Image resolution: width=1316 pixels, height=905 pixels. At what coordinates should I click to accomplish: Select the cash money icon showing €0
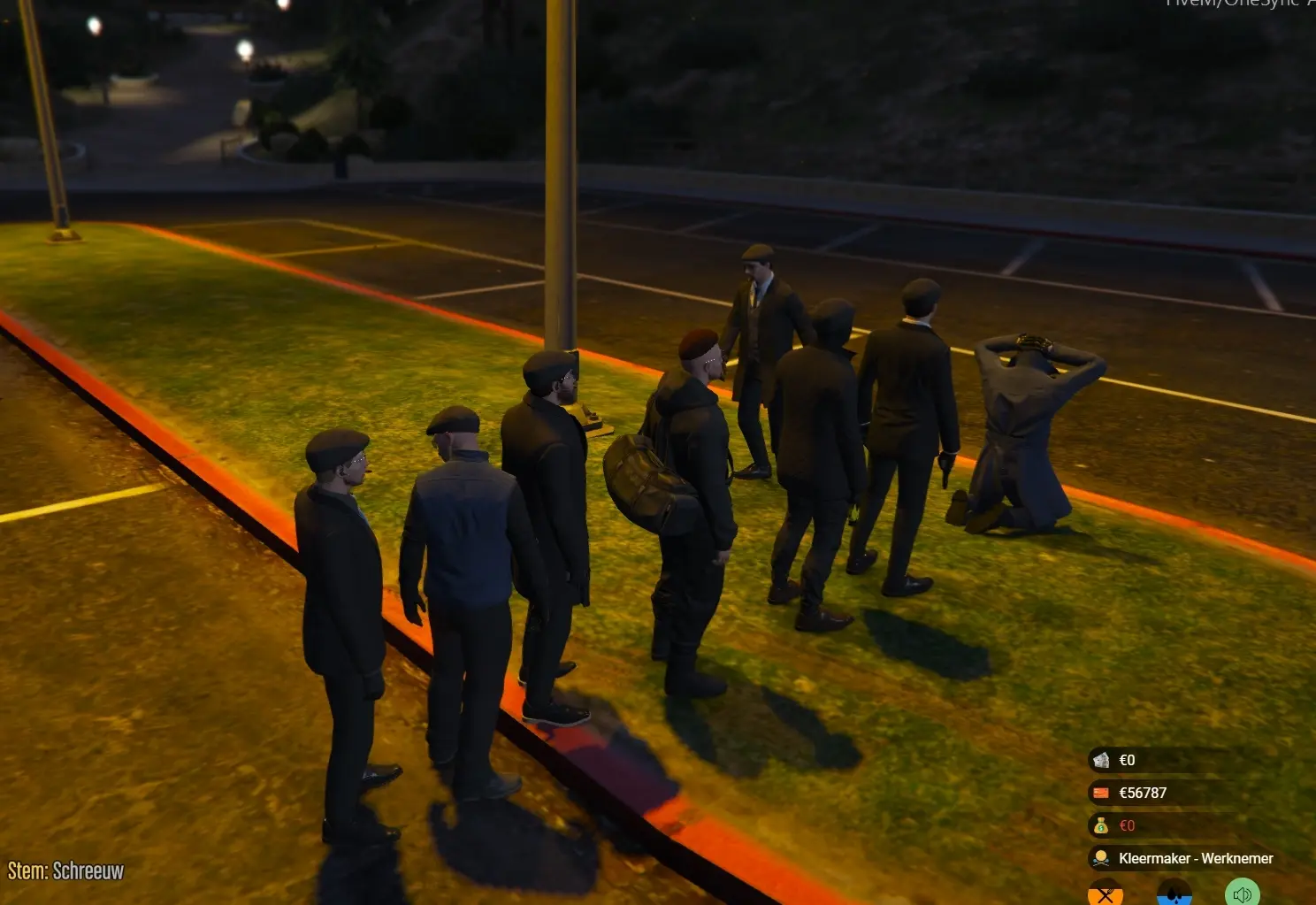tap(1101, 761)
